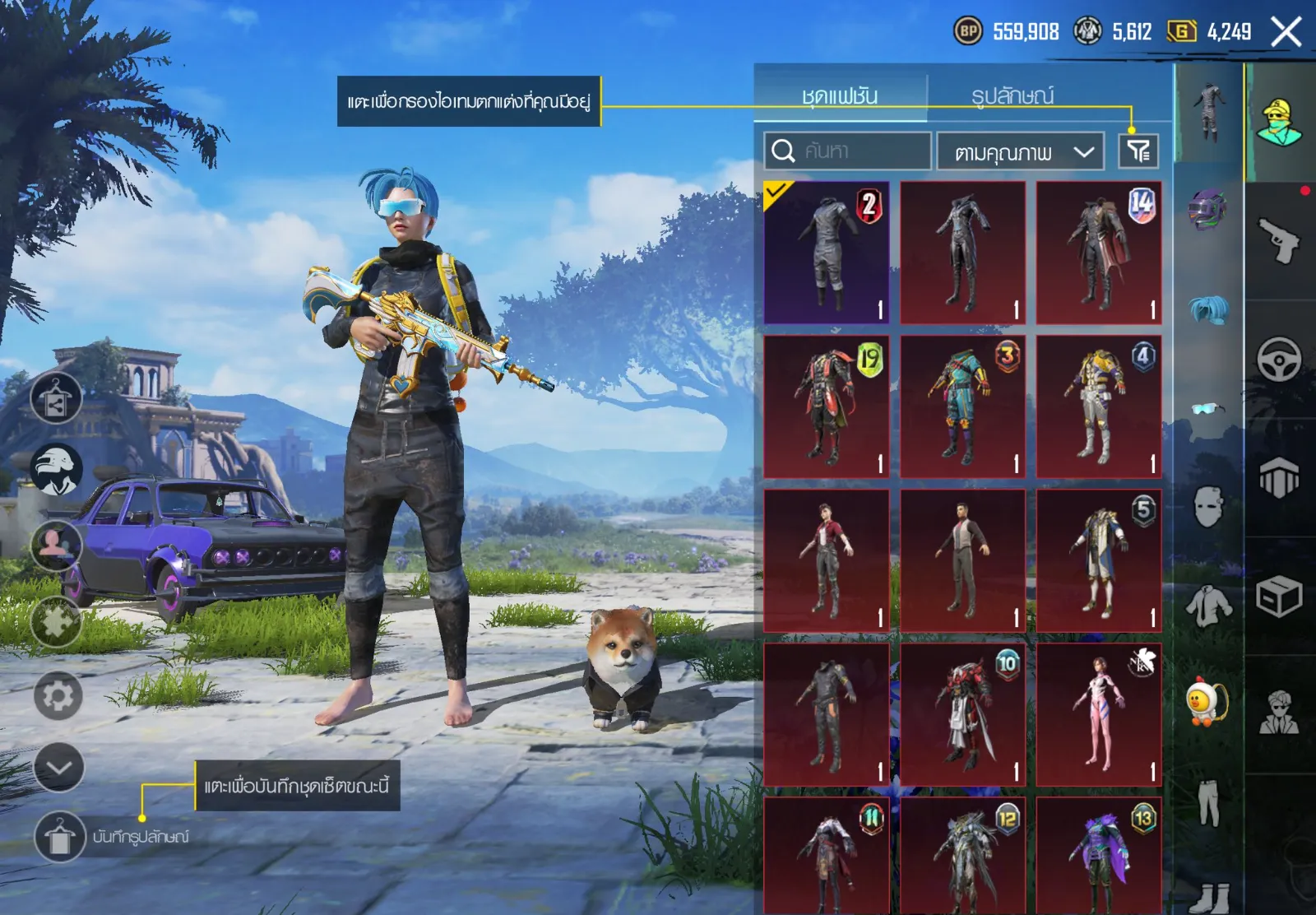This screenshot has width=1316, height=915.
Task: Pick the pink bodysuit outfit thumbnail
Action: point(1099,714)
